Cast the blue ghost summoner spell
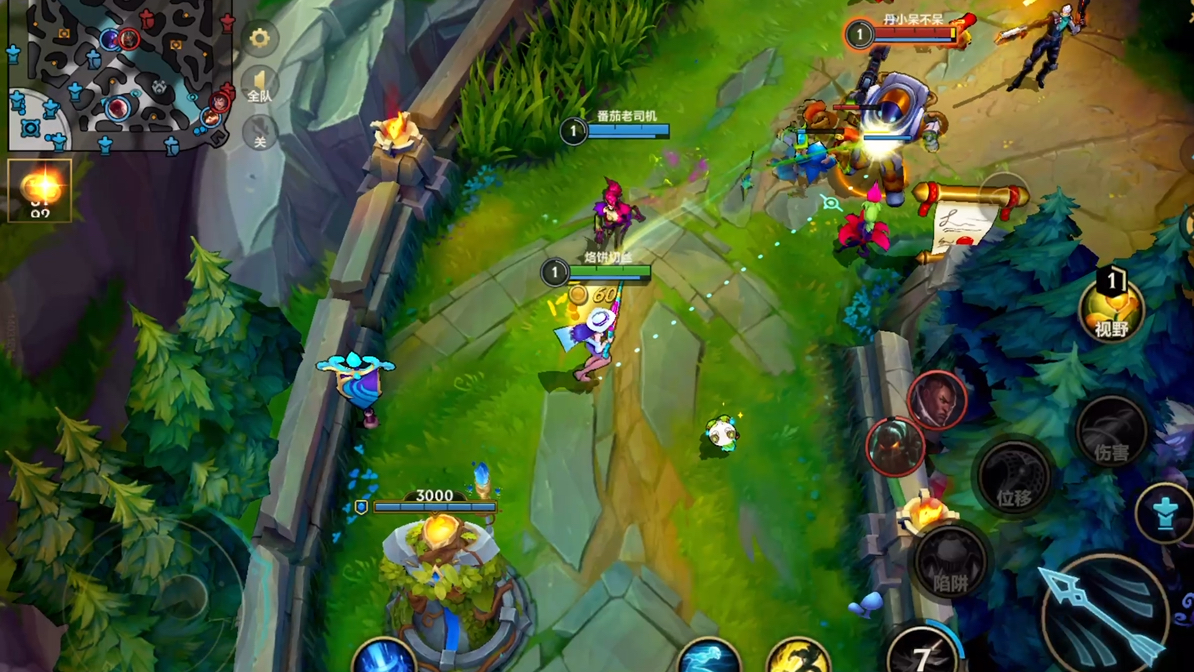The height and width of the screenshot is (672, 1194). 708,658
